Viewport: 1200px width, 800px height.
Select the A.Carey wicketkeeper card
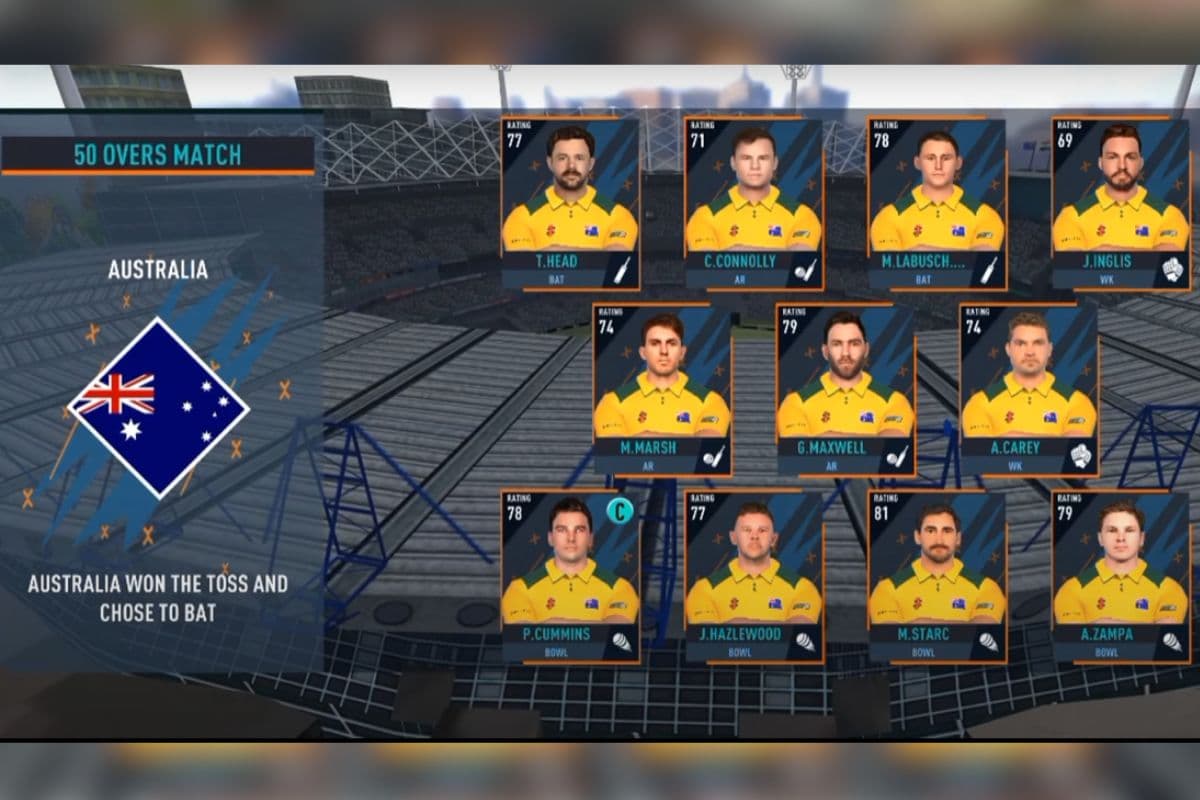pos(1029,389)
